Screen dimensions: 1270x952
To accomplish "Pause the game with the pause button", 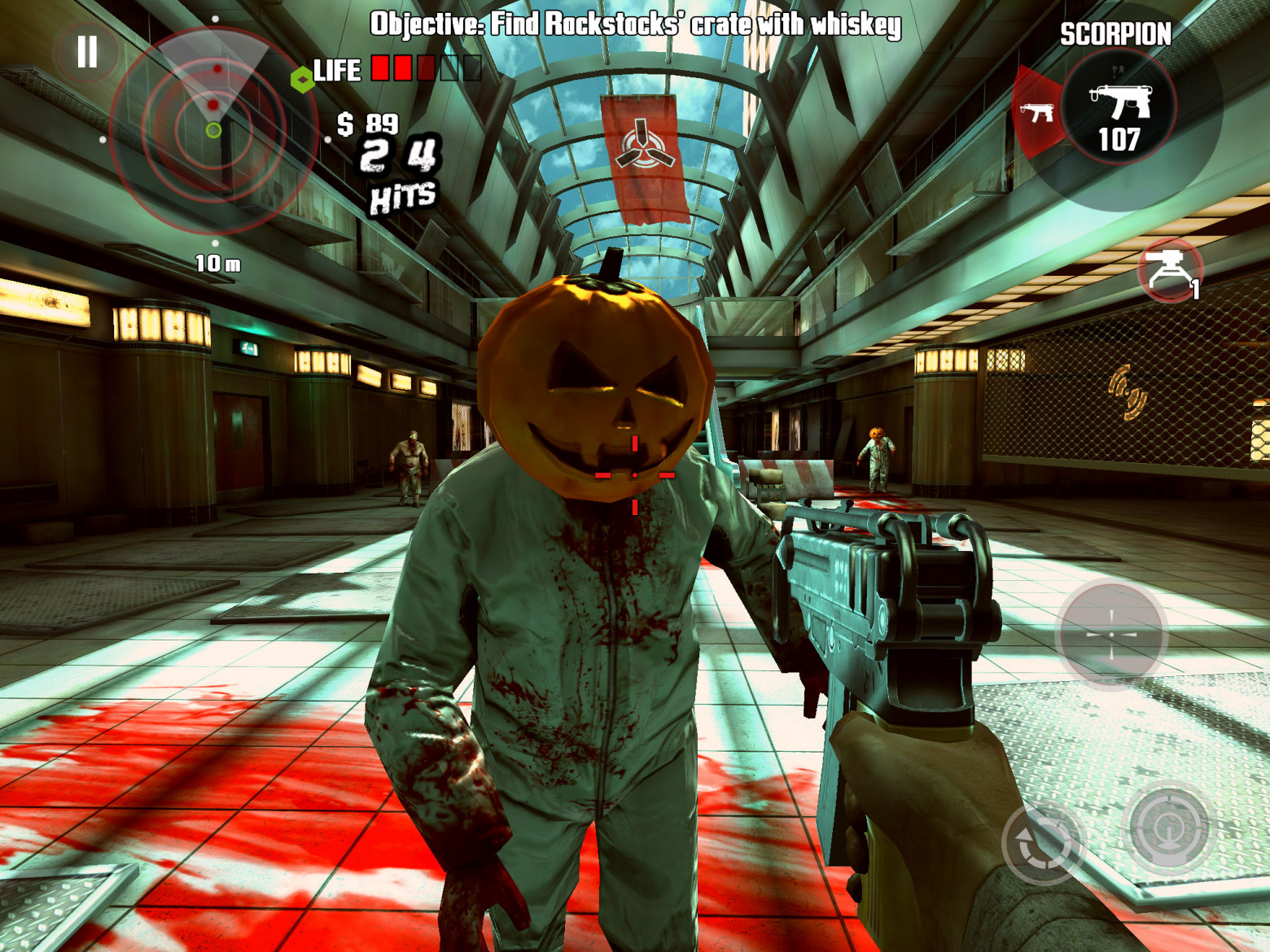I will pos(87,51).
